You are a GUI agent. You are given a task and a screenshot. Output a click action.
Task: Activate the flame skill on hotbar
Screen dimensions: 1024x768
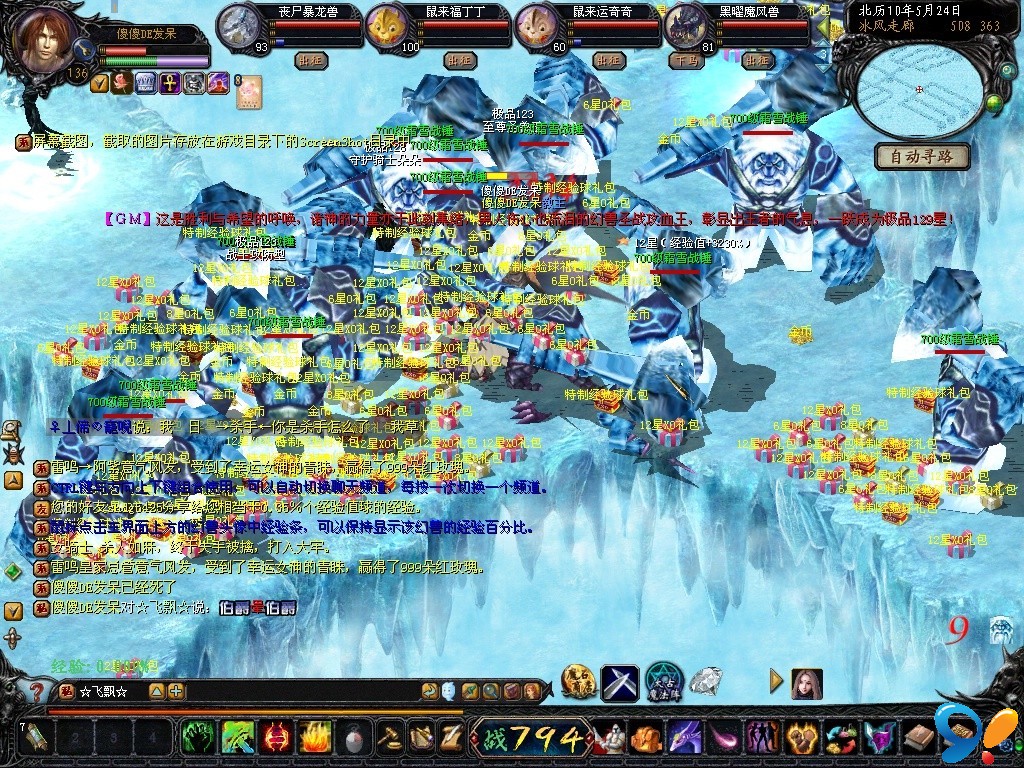(x=314, y=738)
